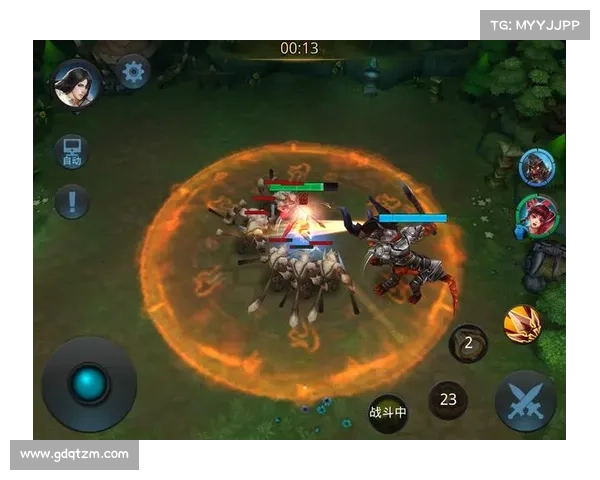Use the crossed swords basic attack

(525, 400)
